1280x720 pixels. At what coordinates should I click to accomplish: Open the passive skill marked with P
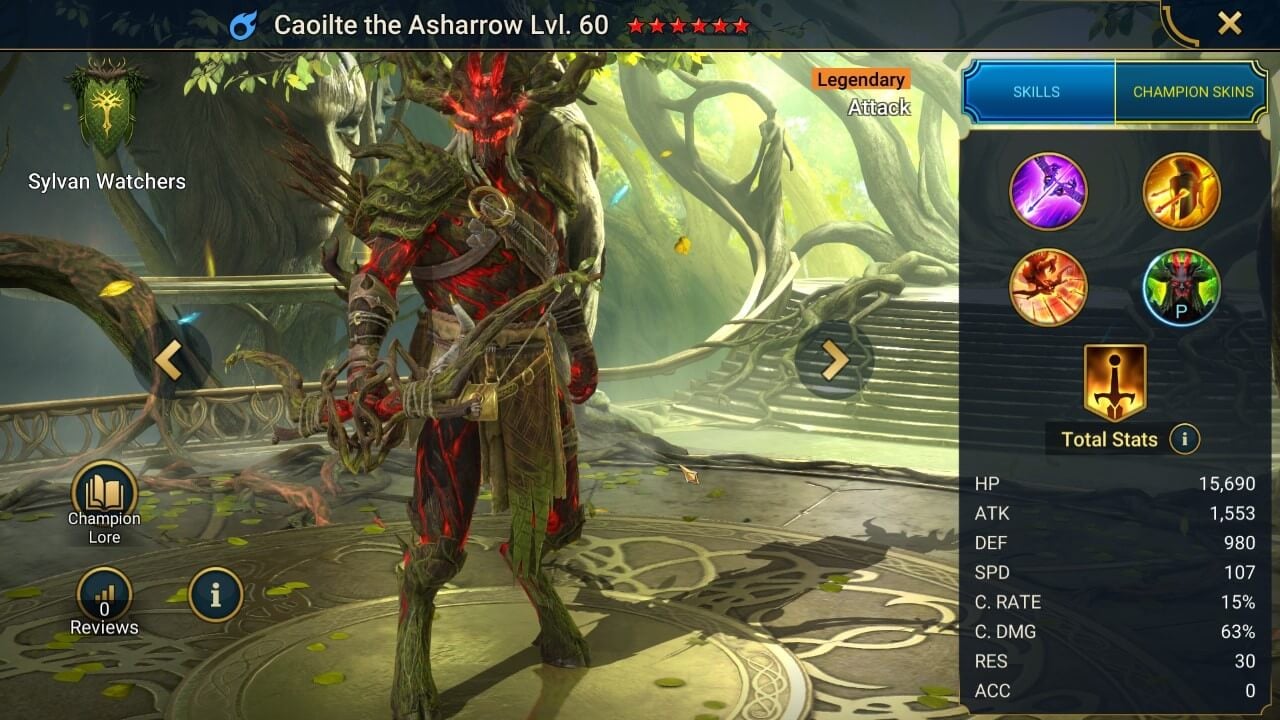coord(1181,289)
